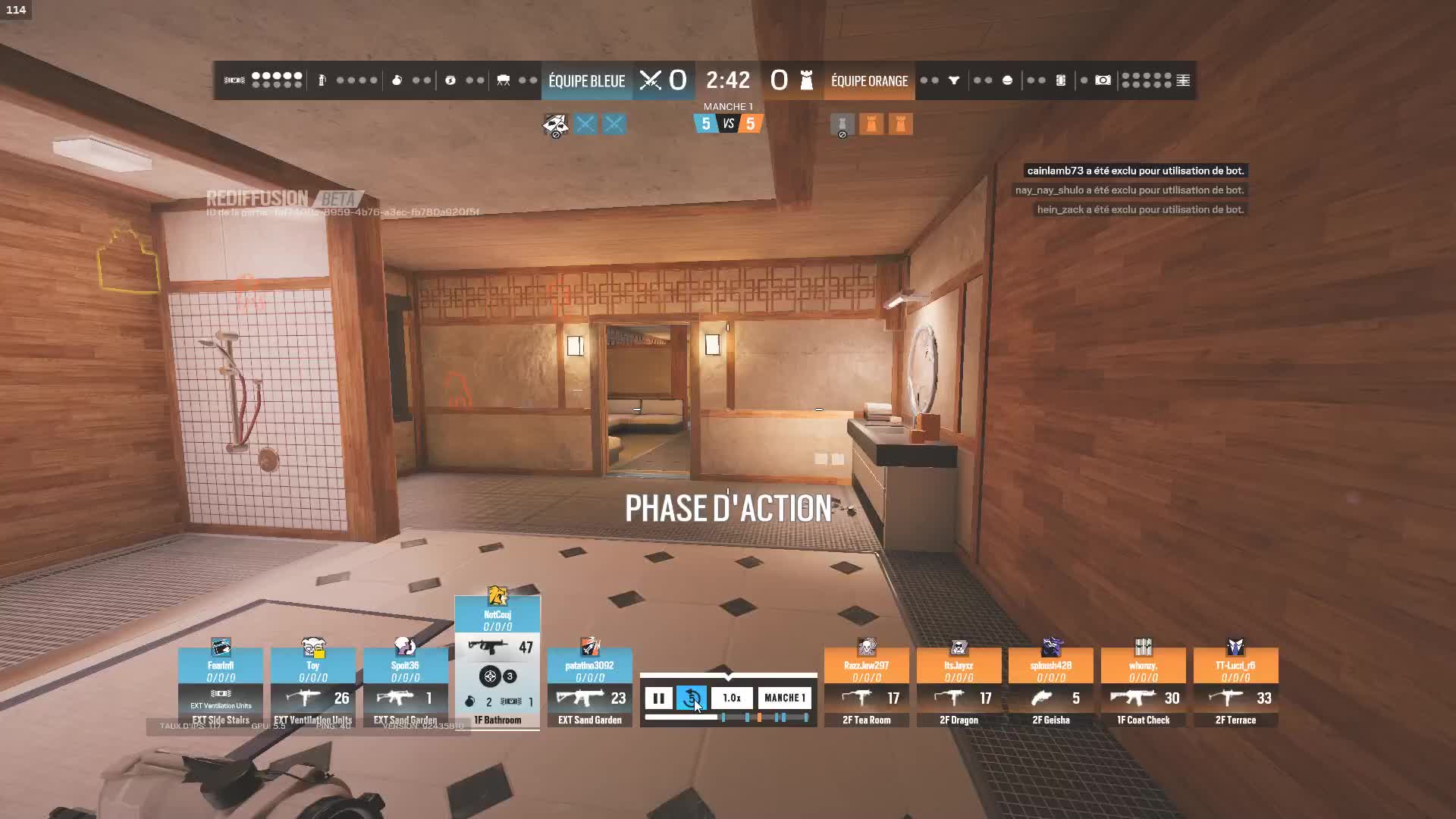
Task: Select the extinguisher gadget icon in top bar
Action: click(322, 80)
